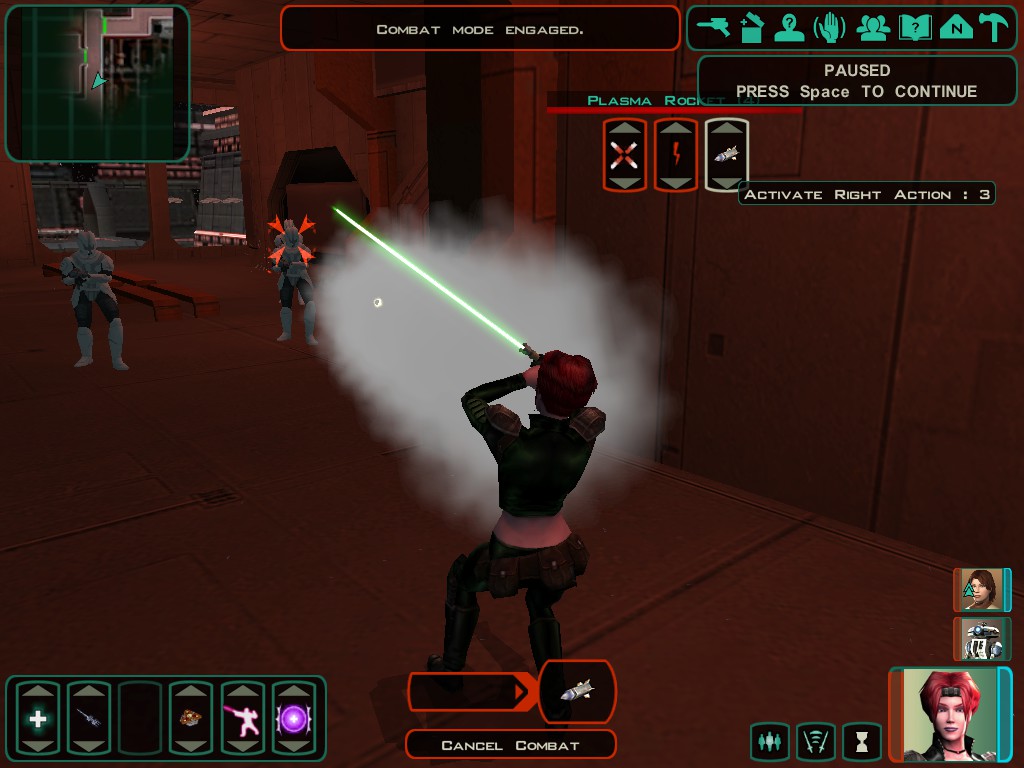
Task: Open the character sheet icon
Action: click(790, 28)
